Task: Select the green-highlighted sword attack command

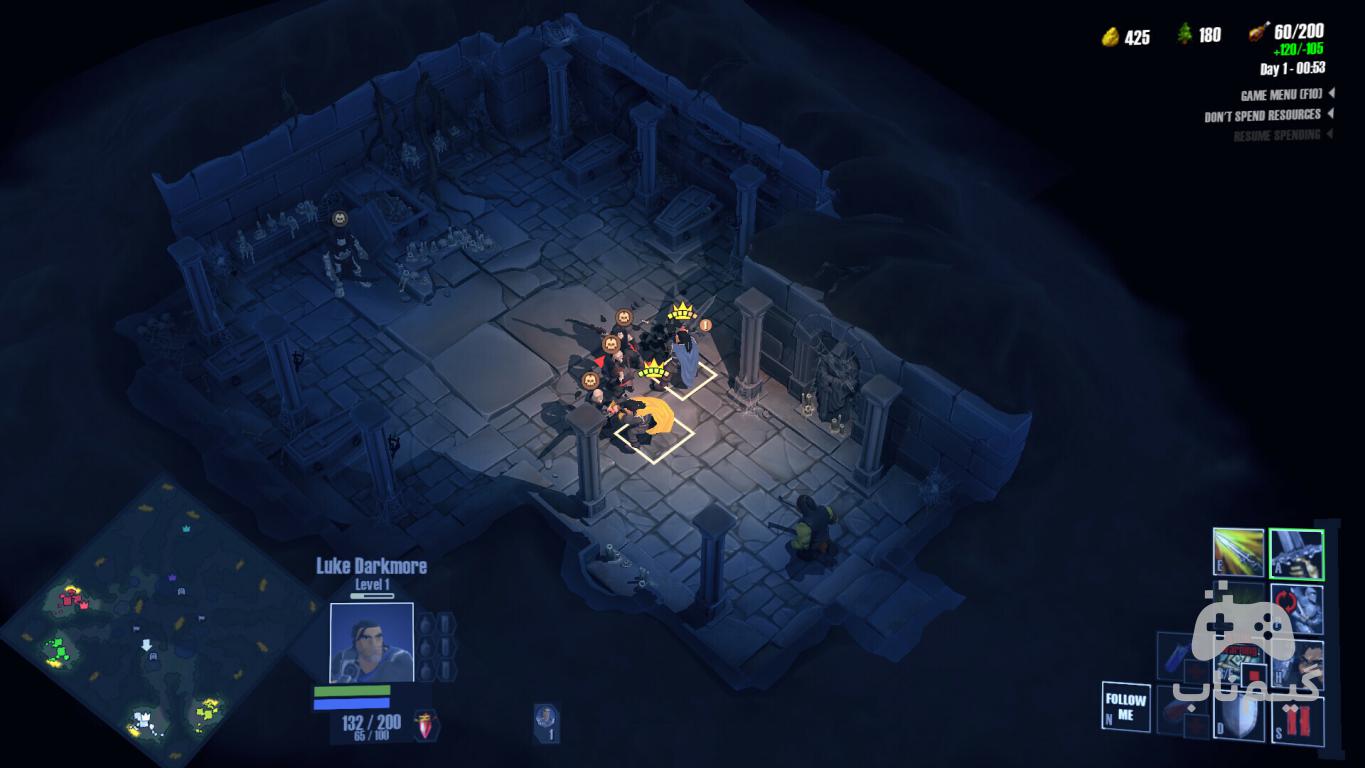Action: pyautogui.click(x=1296, y=554)
